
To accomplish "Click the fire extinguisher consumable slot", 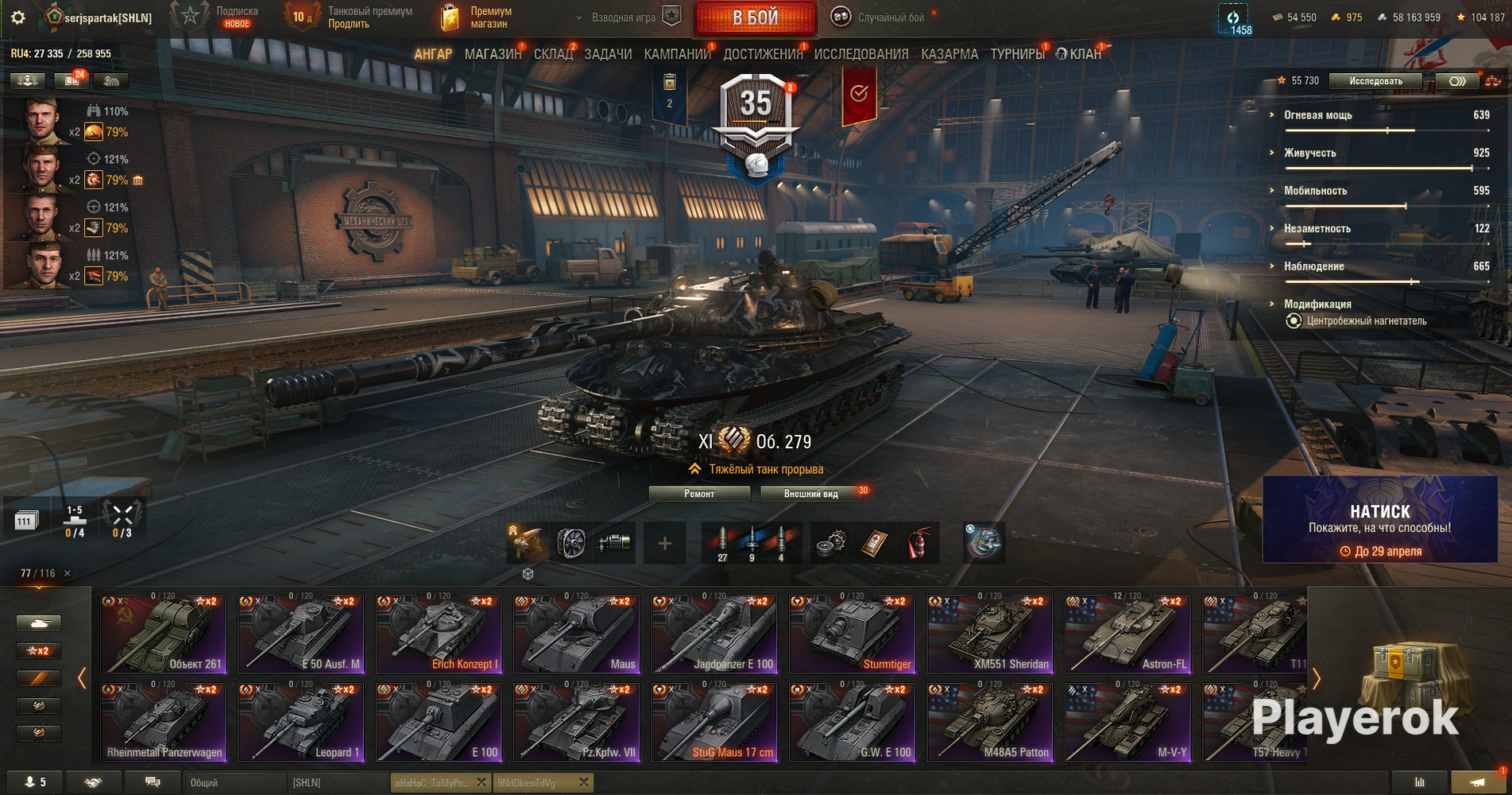I will (918, 543).
